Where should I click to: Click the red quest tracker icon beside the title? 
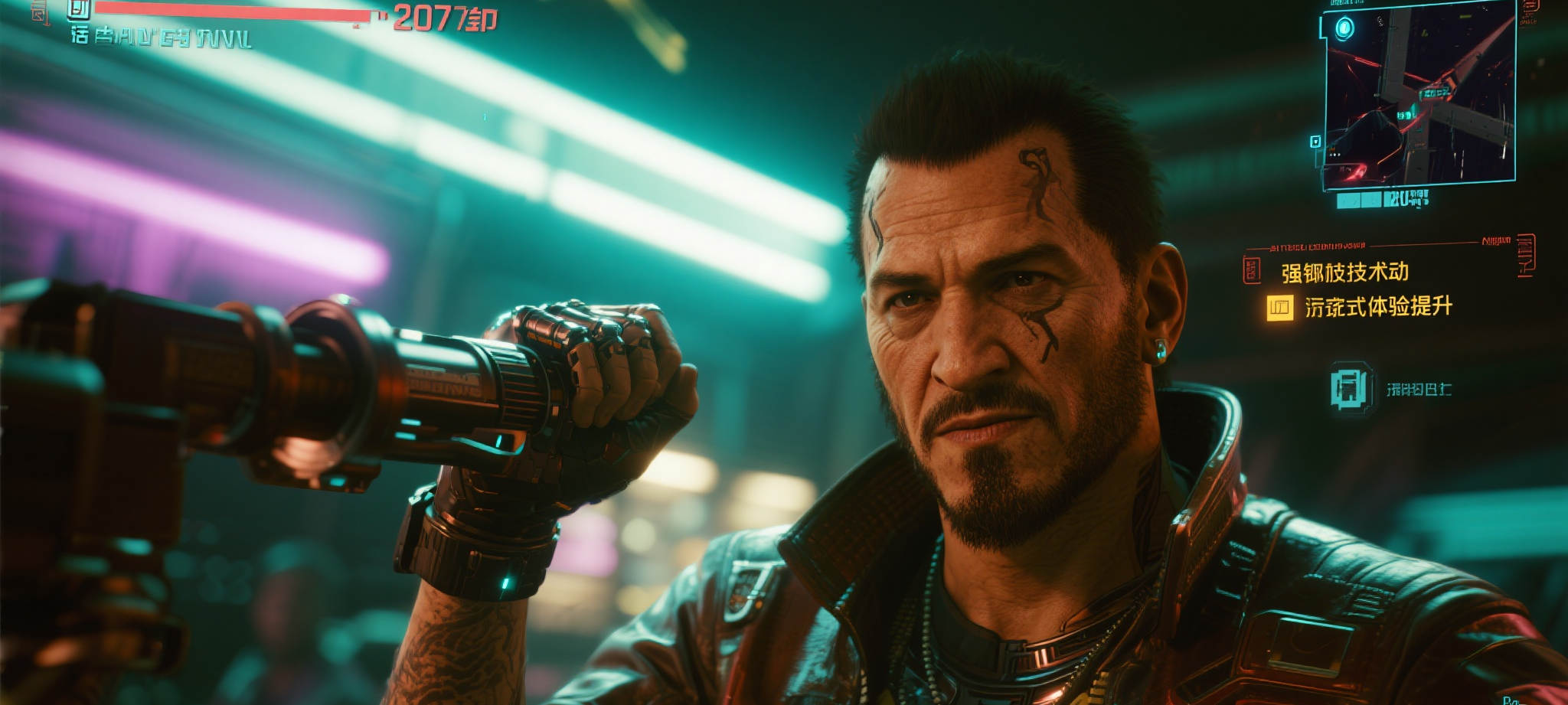point(1252,270)
